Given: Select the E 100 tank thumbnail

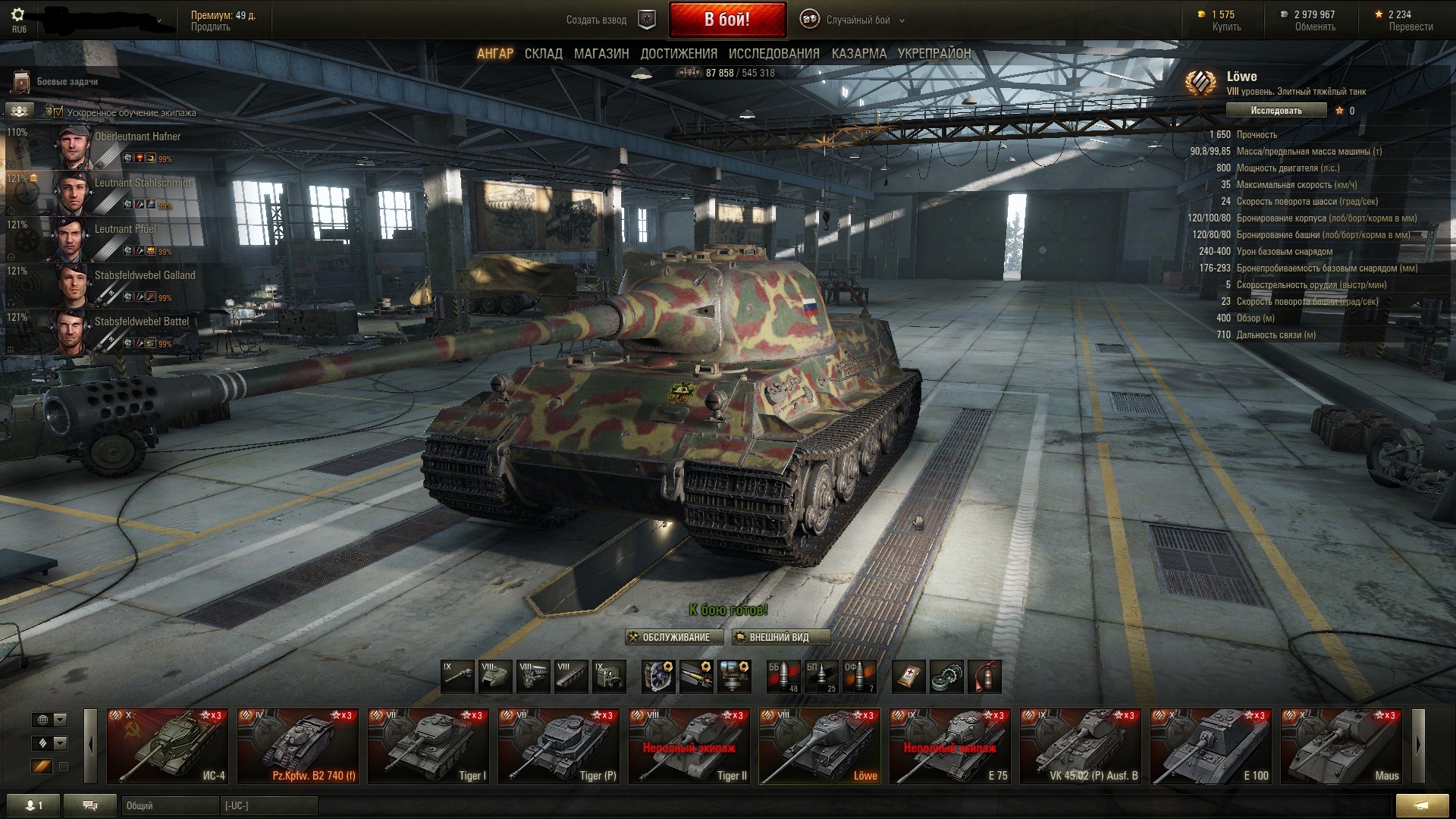Looking at the screenshot, I should [x=1211, y=746].
